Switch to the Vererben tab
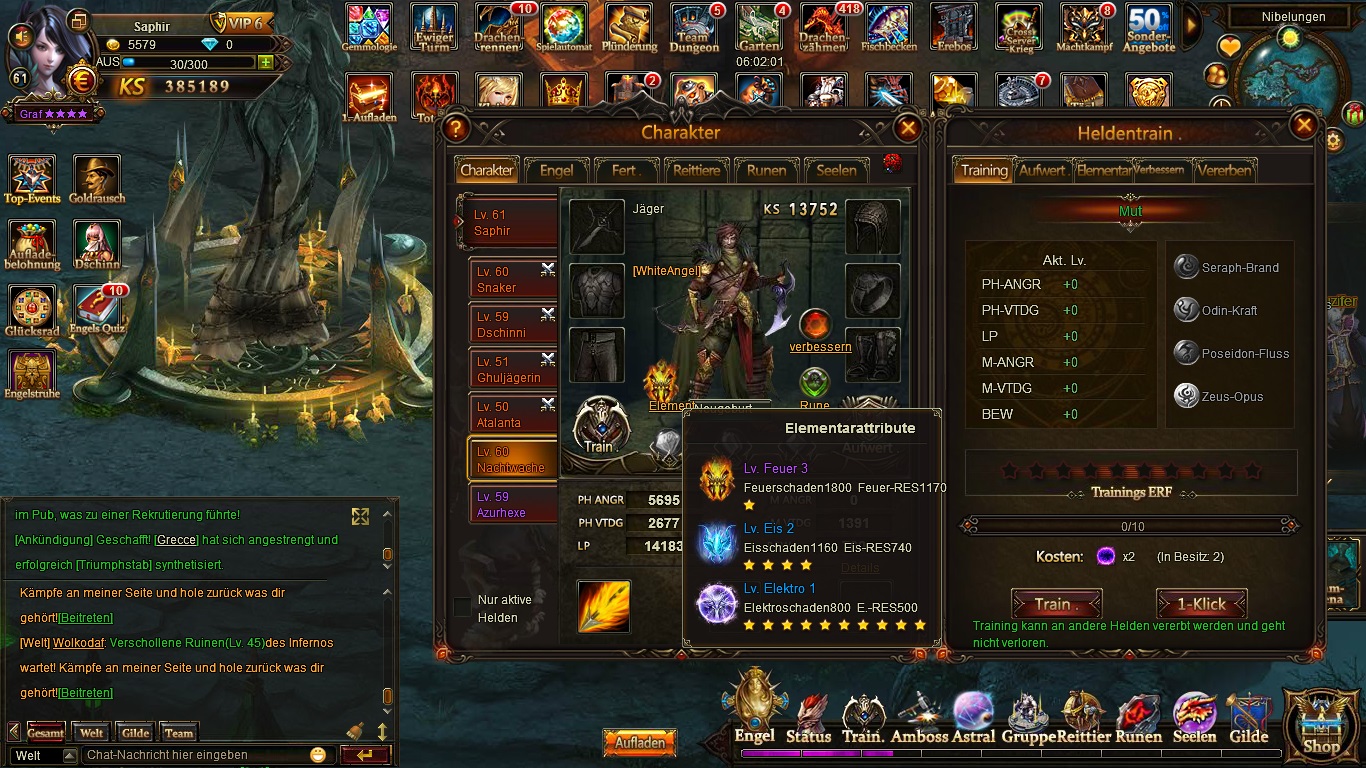This screenshot has height=768, width=1366. [1223, 170]
